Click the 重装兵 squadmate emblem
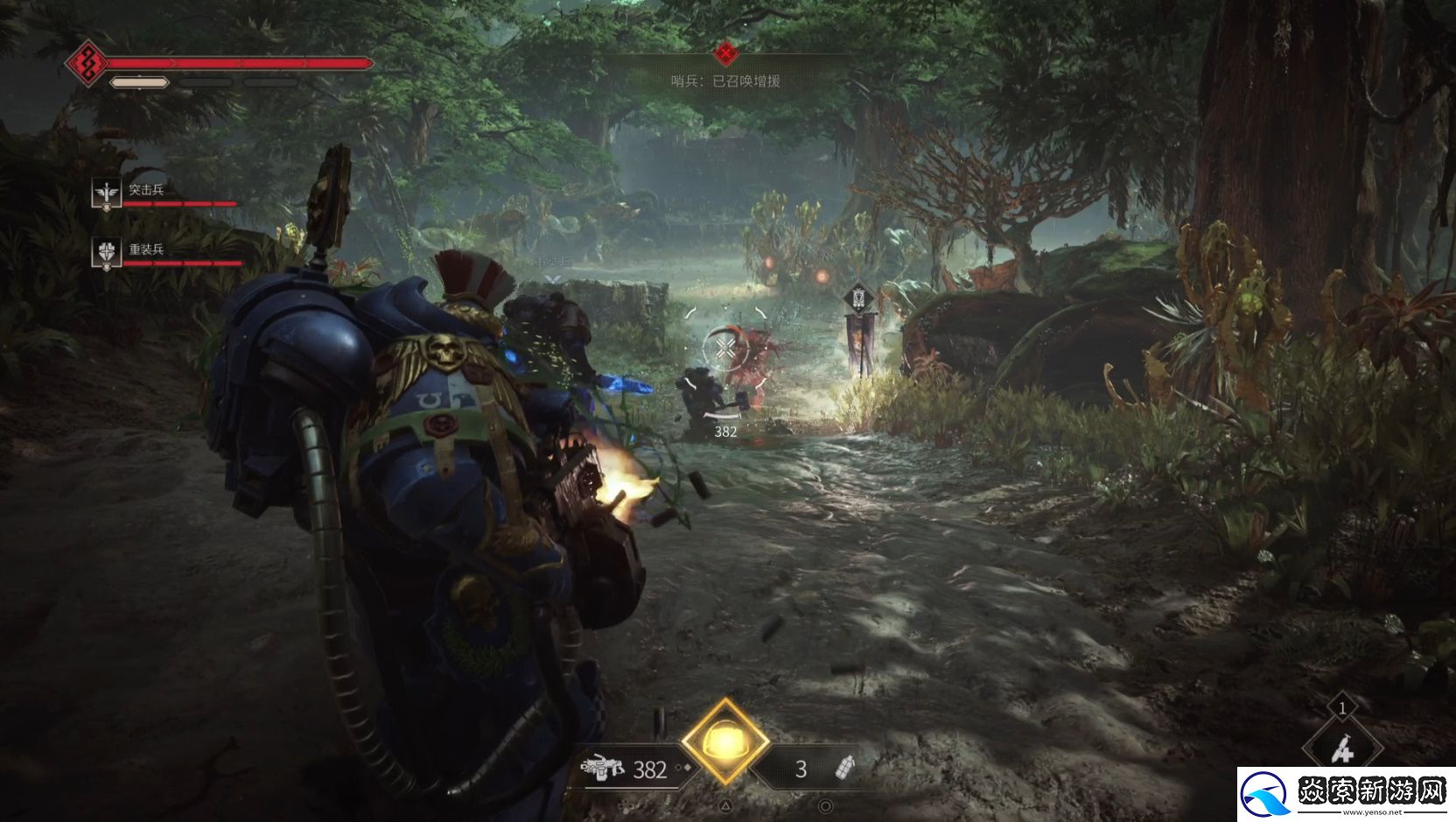 click(x=107, y=252)
